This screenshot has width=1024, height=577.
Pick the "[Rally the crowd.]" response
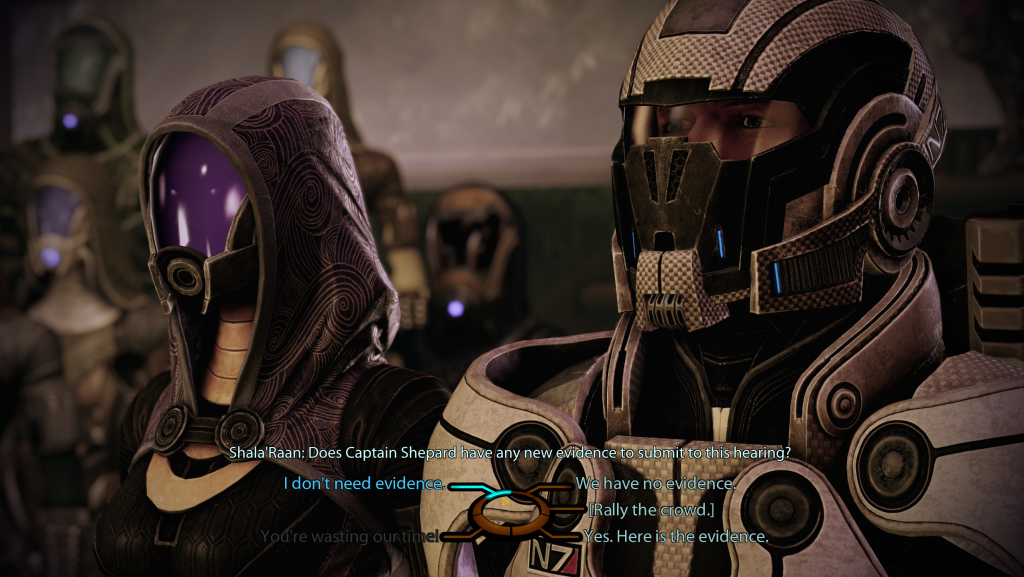point(650,510)
